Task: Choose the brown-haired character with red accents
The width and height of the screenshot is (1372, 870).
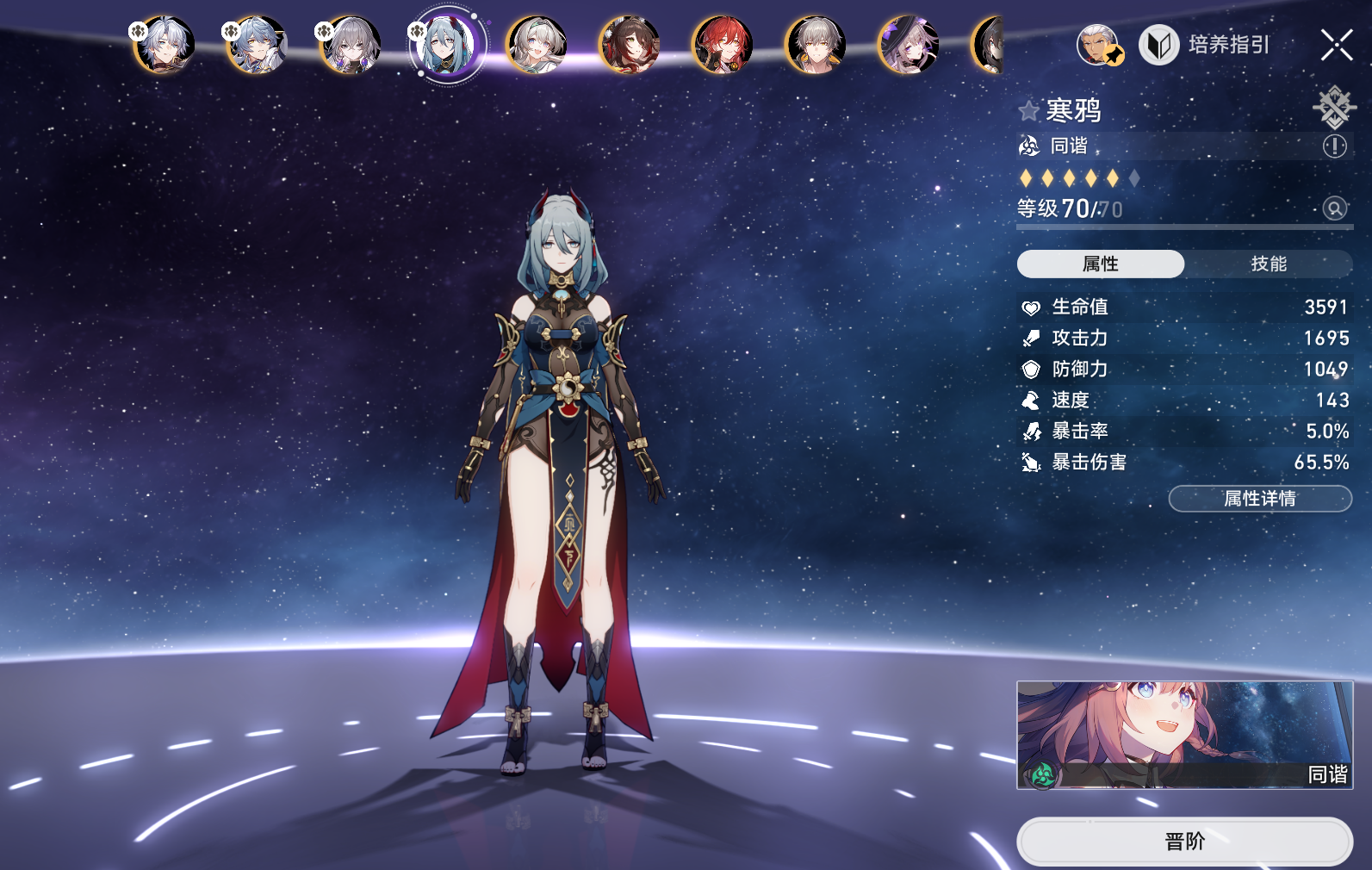Action: click(x=629, y=45)
